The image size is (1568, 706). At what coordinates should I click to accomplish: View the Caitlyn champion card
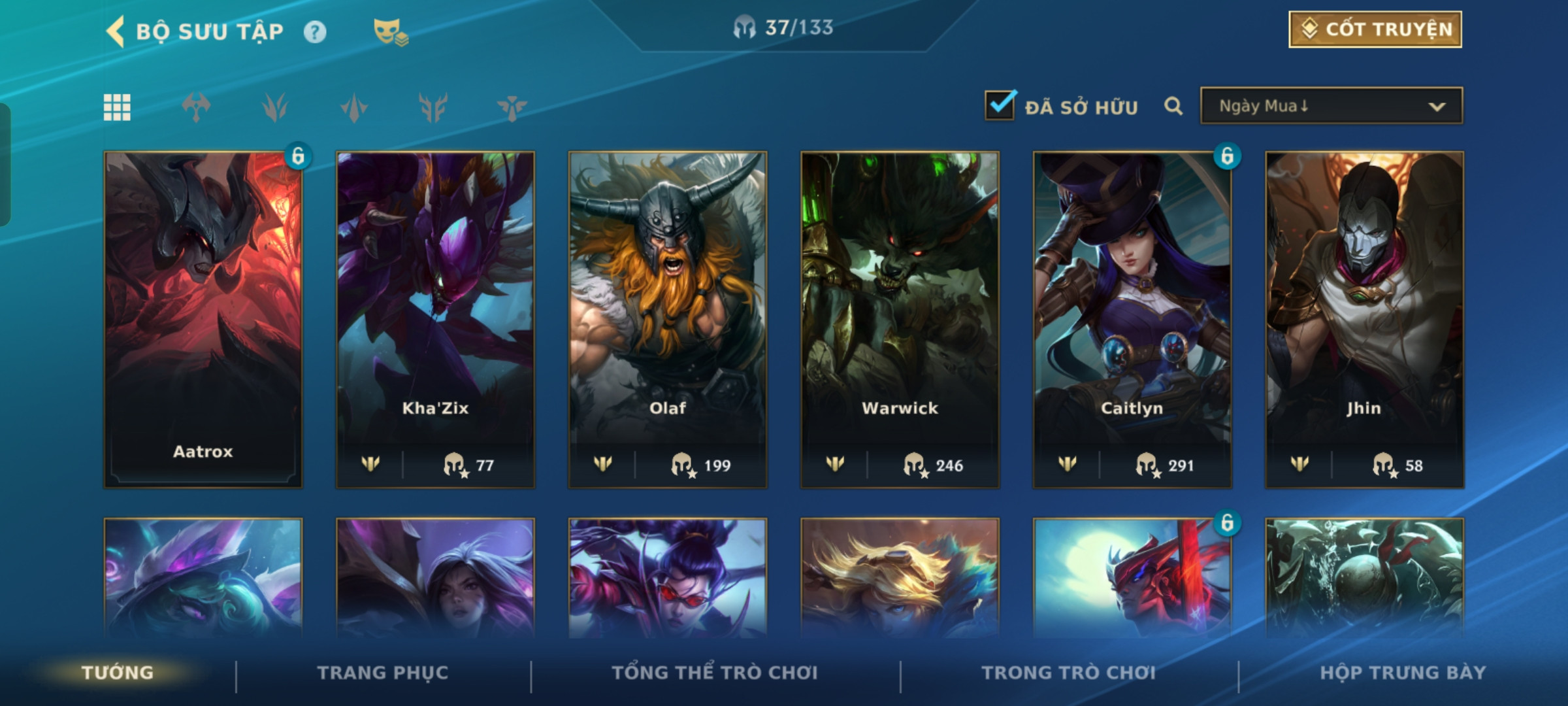click(1132, 320)
